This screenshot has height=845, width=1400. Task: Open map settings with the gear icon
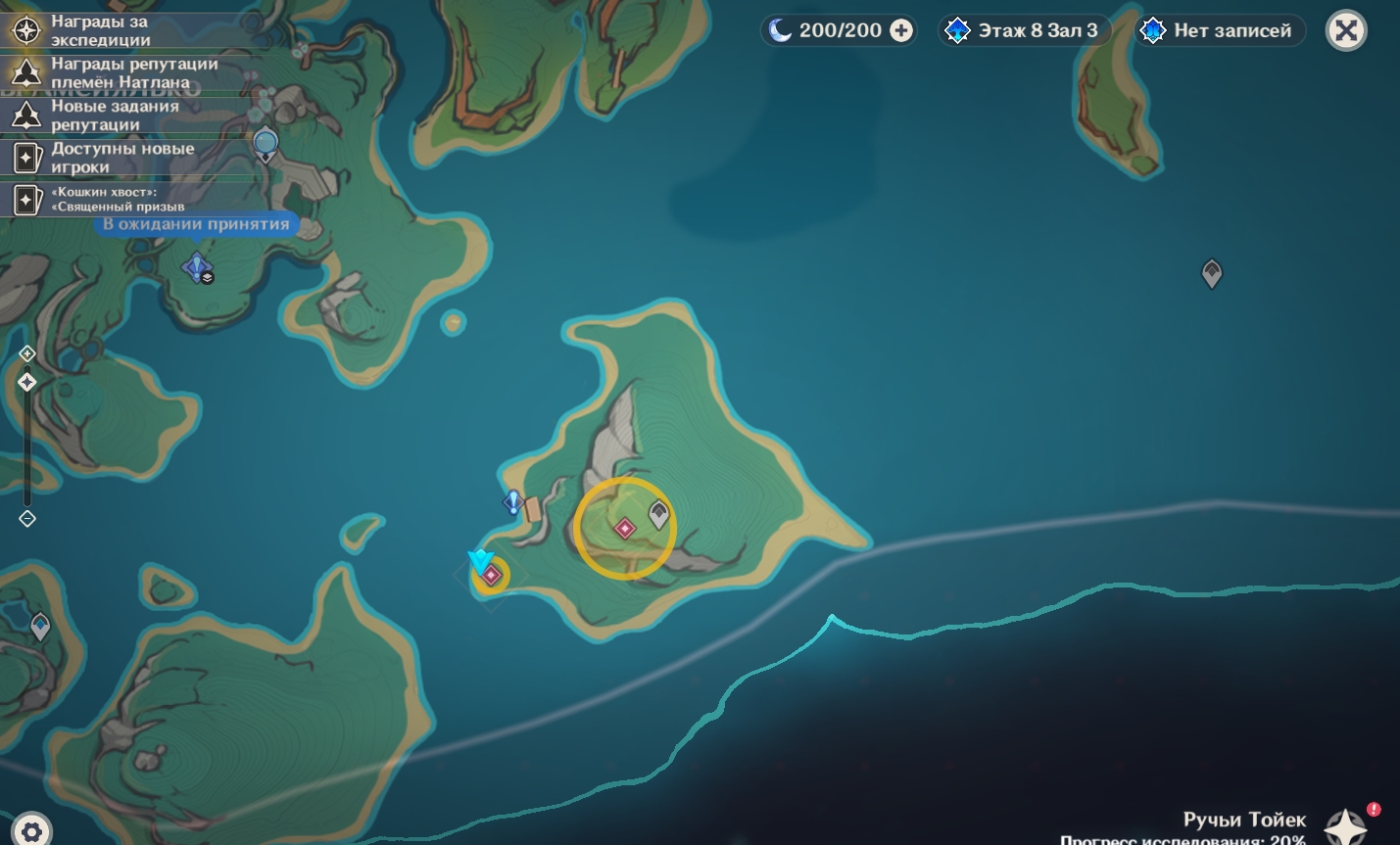[x=31, y=831]
